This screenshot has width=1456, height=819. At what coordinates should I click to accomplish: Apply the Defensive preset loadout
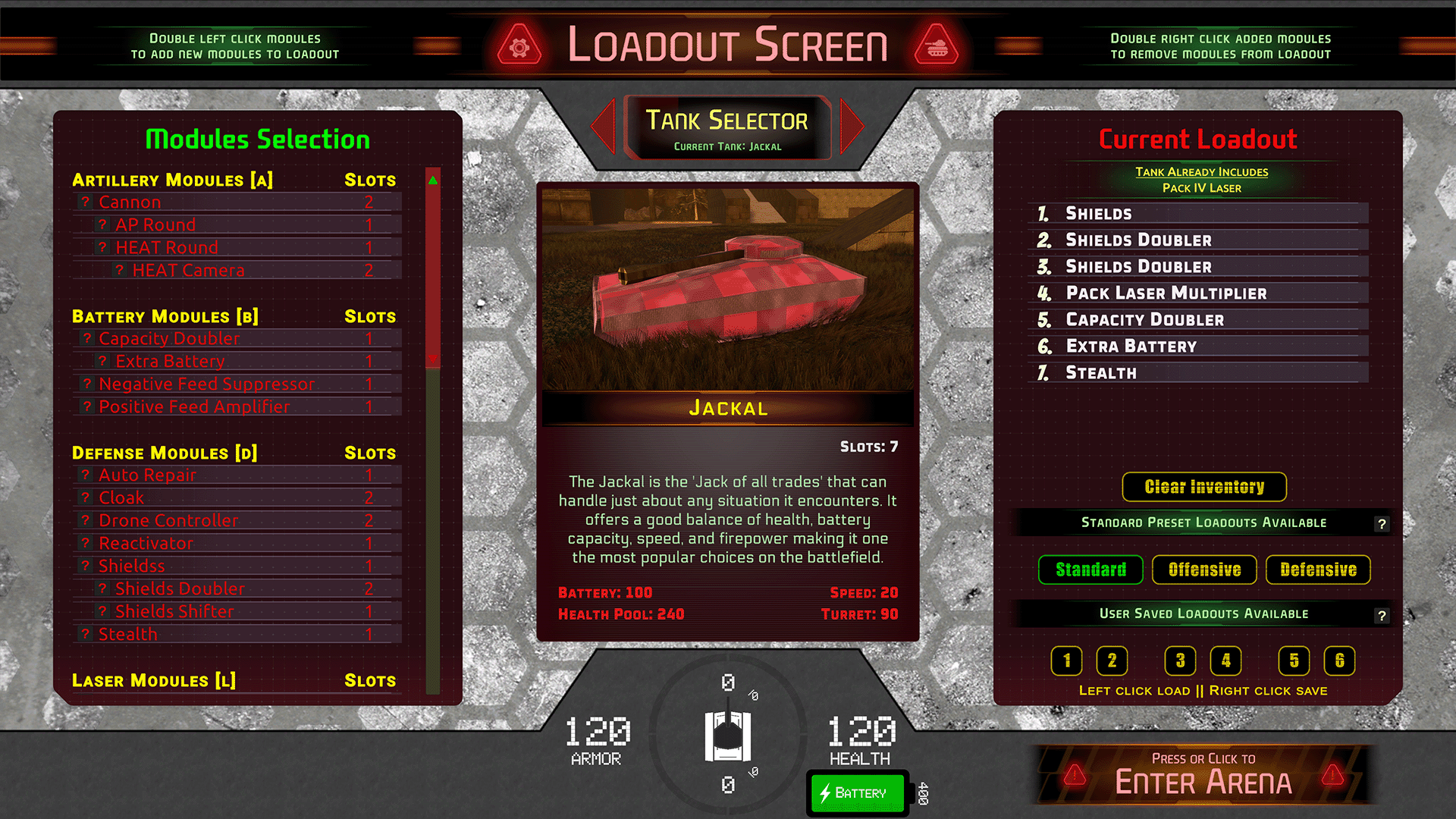click(x=1318, y=570)
